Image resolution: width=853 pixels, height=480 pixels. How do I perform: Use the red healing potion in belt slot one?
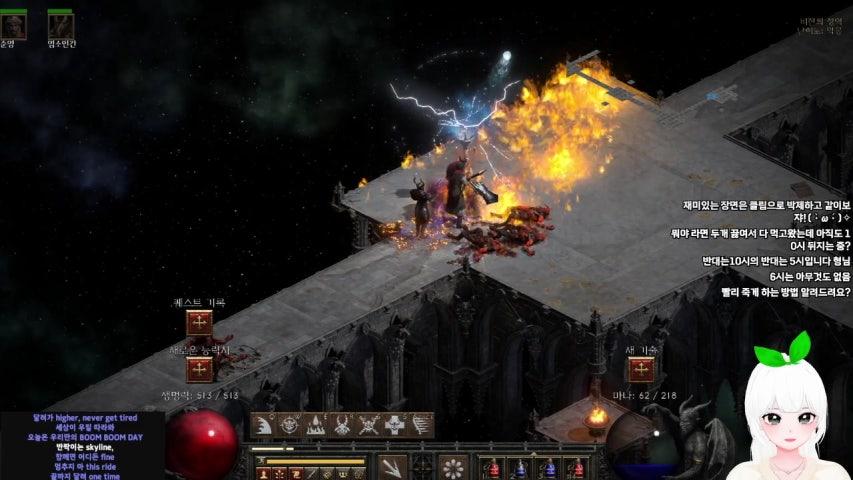pos(491,467)
